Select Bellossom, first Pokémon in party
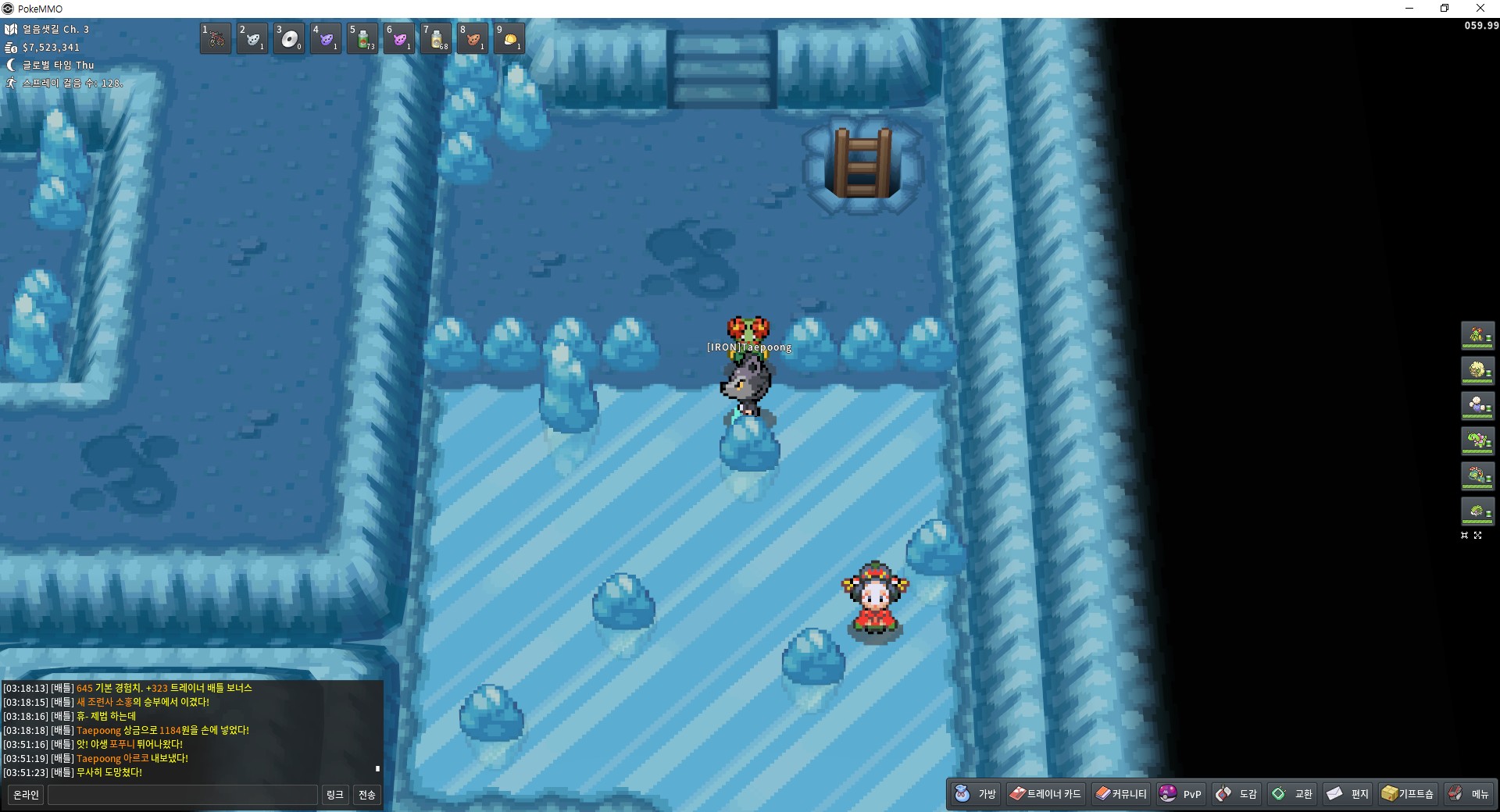Screen dimensions: 1500x812 [x=1477, y=336]
